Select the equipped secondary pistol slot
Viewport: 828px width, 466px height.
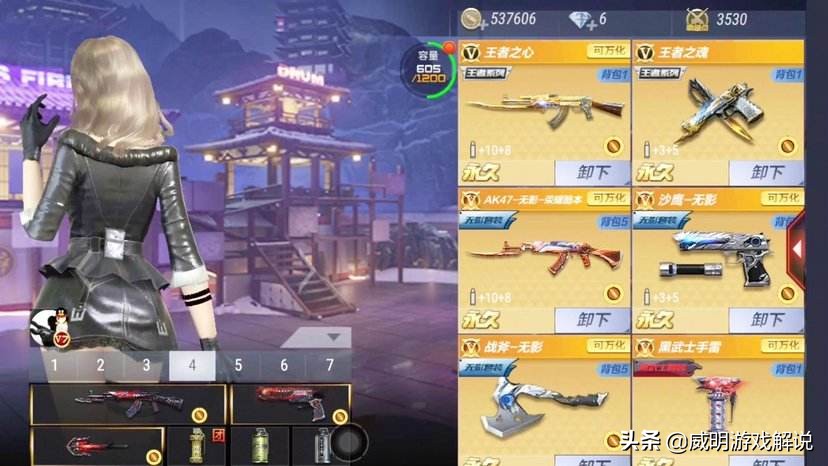click(289, 403)
